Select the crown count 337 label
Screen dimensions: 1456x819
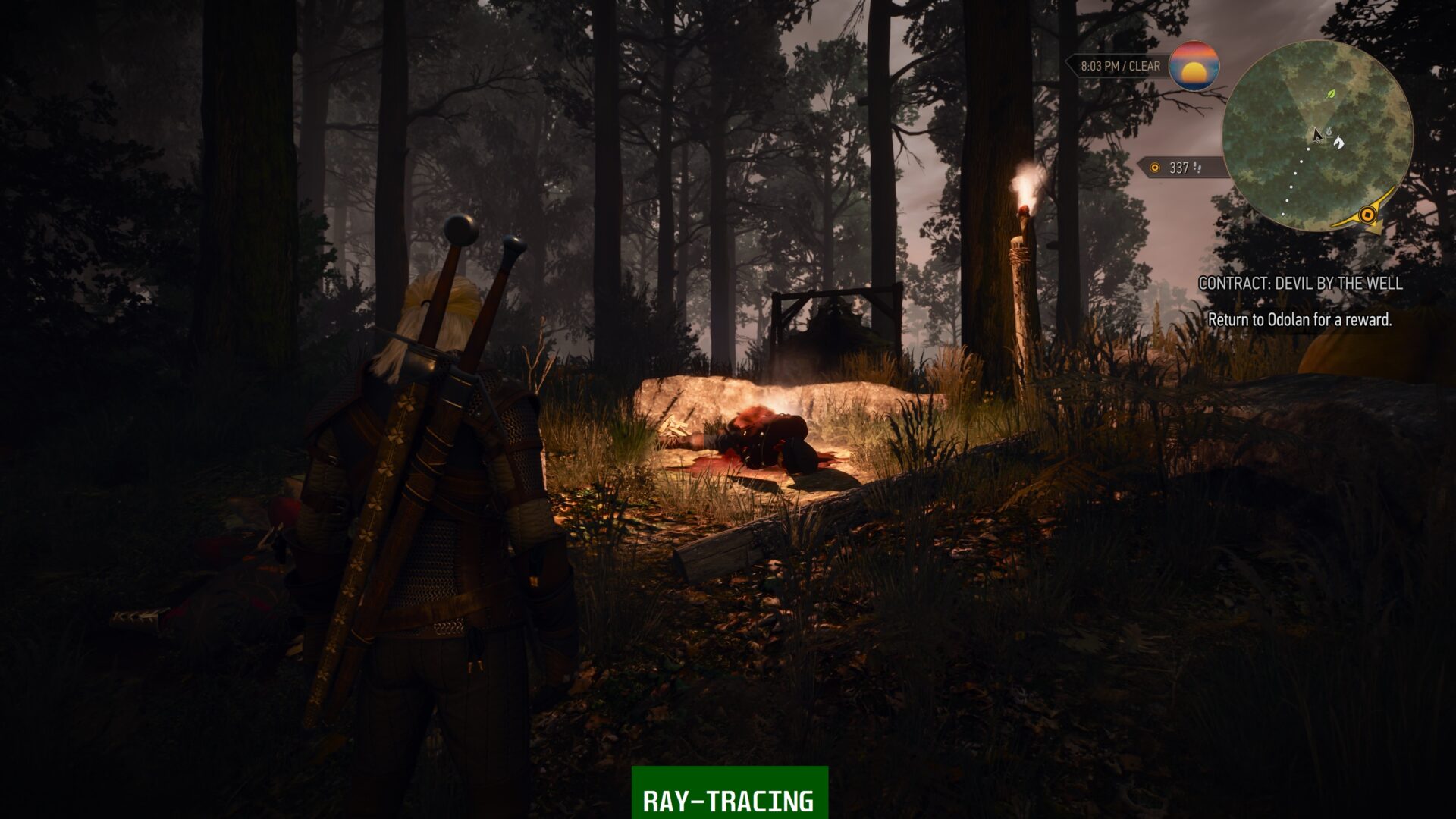[x=1178, y=168]
